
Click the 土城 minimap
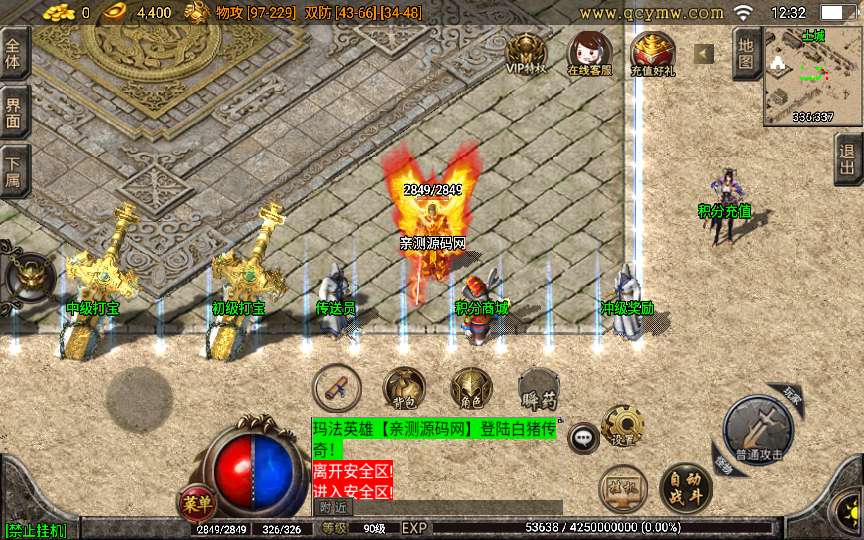pyautogui.click(x=812, y=75)
